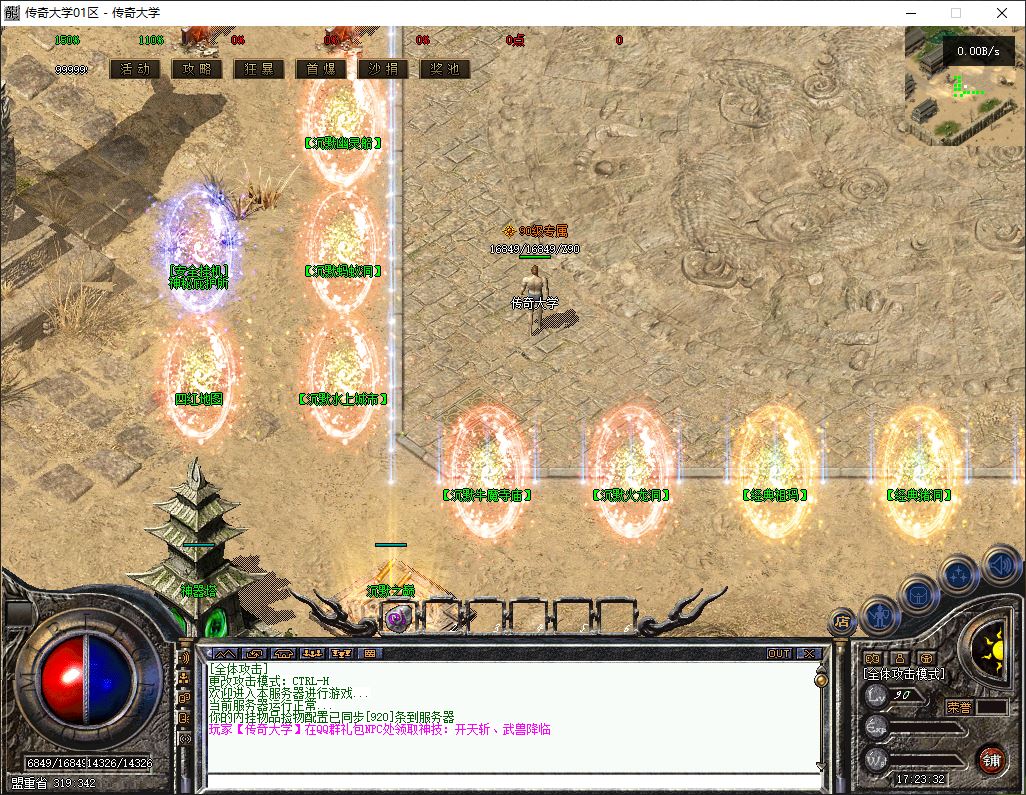Close the game window
The width and height of the screenshot is (1026, 795).
[1002, 13]
